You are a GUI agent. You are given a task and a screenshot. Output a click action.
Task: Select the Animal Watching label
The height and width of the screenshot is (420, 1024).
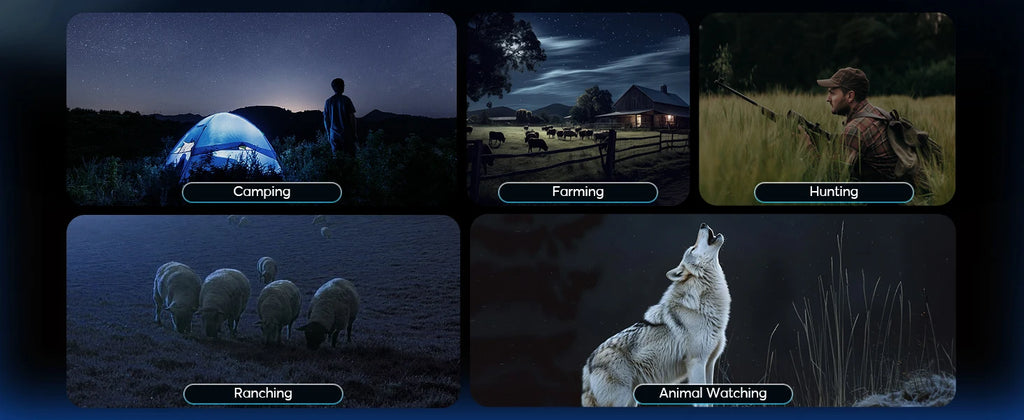712,394
